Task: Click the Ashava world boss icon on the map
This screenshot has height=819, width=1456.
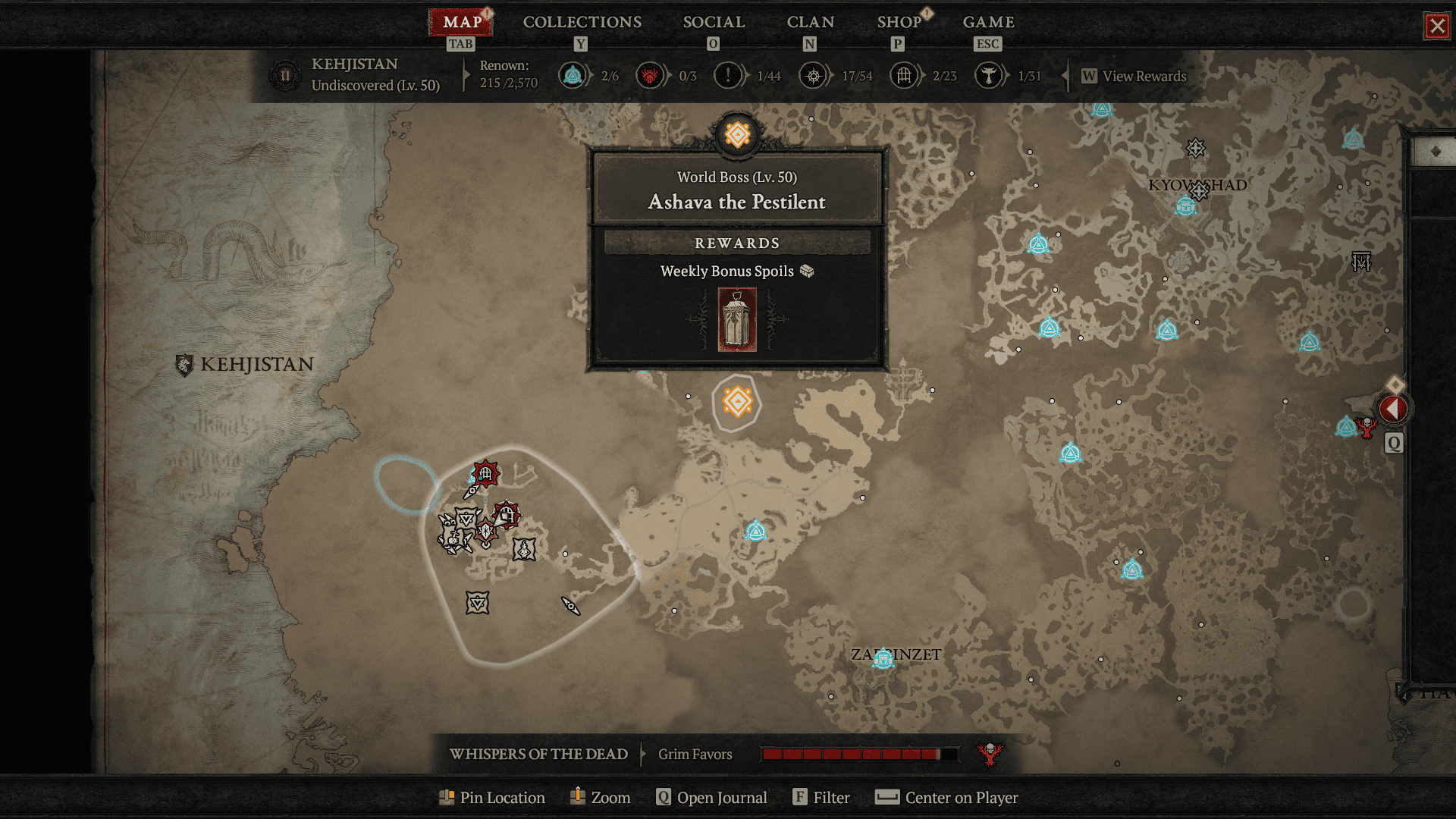Action: point(736,403)
